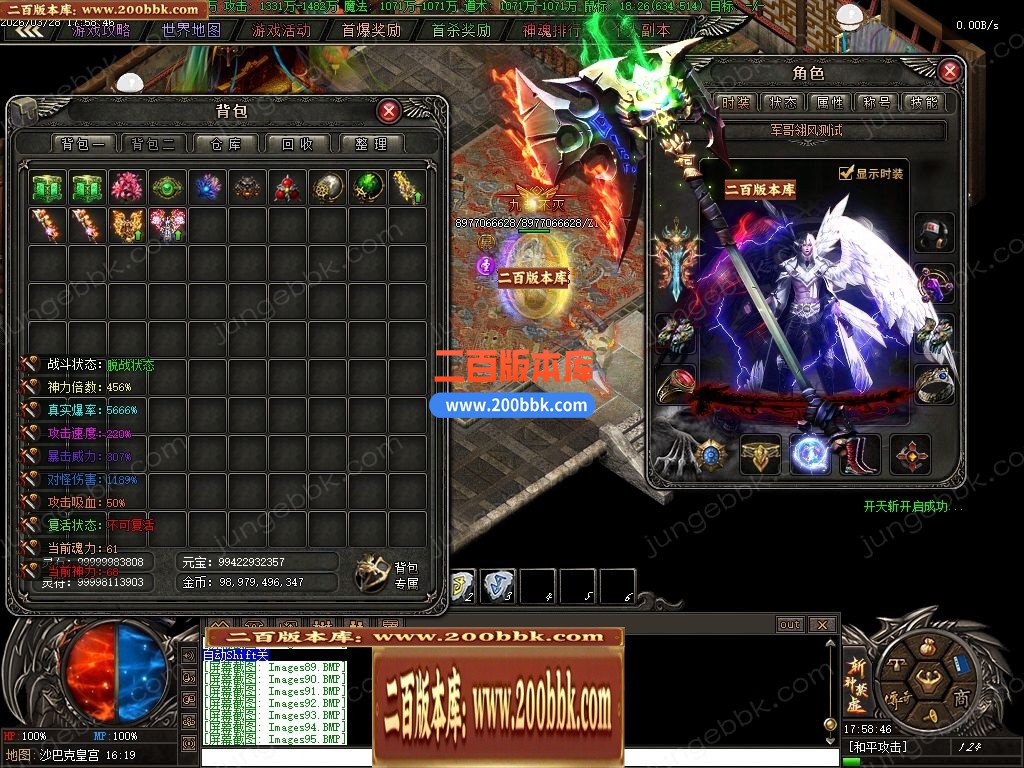Close the 背包 inventory window
Image resolution: width=1024 pixels, height=768 pixels.
pyautogui.click(x=389, y=111)
